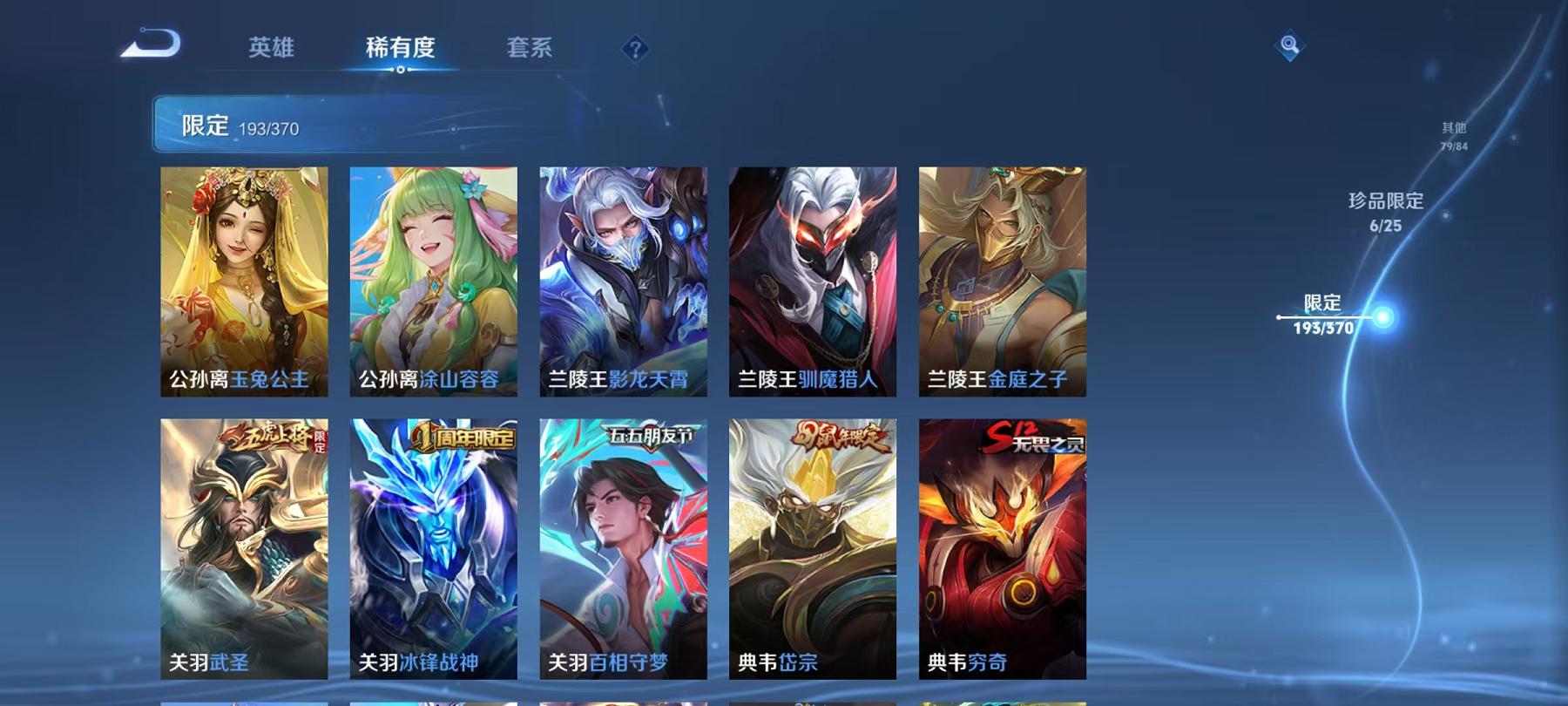Jump to the 珍品限定 6/25 category node
The width and height of the screenshot is (1568, 706).
click(1384, 215)
